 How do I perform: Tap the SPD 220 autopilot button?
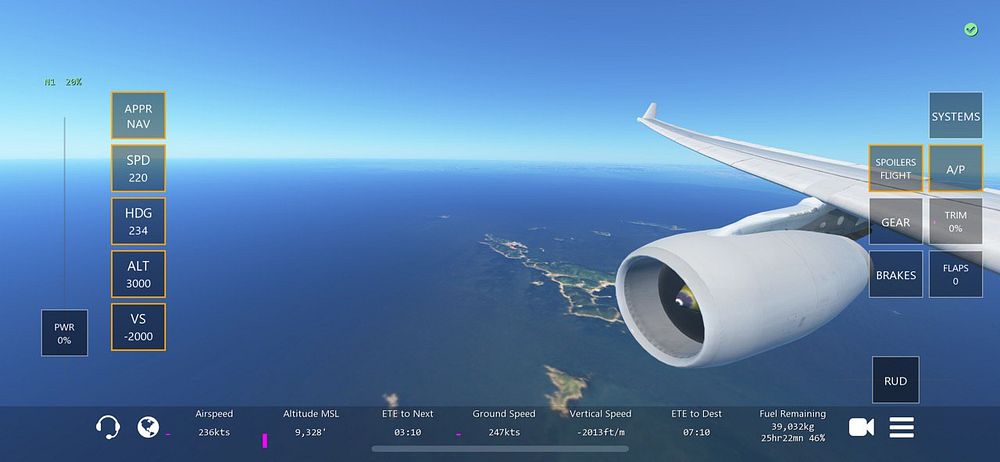pyautogui.click(x=138, y=168)
